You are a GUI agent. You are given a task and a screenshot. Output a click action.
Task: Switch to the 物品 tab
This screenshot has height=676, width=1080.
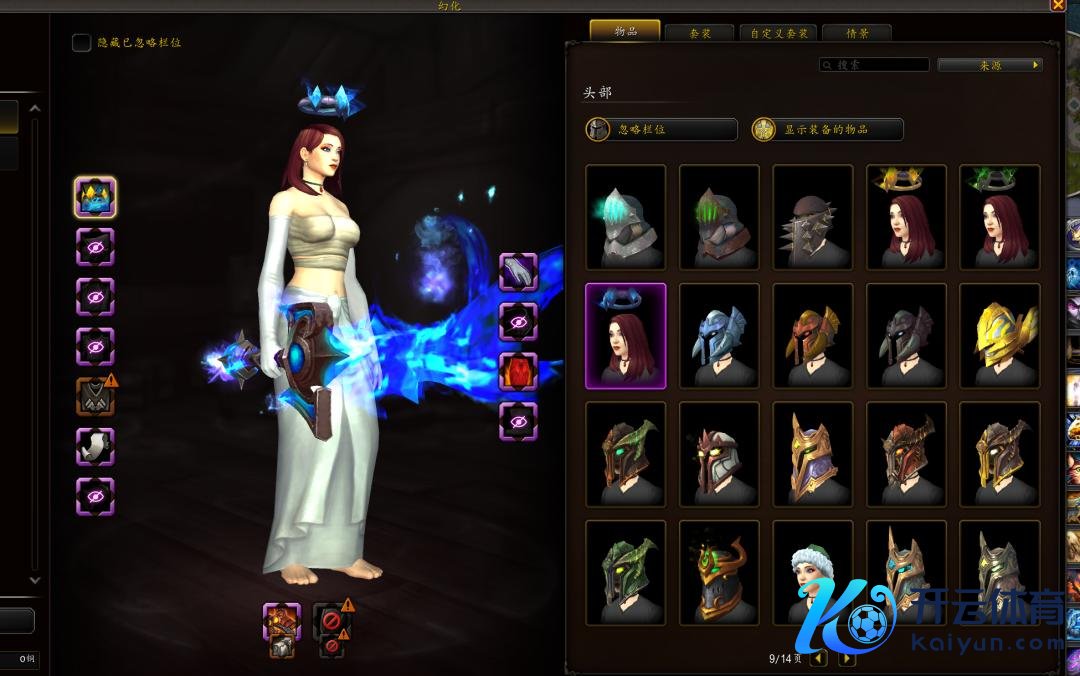625,31
